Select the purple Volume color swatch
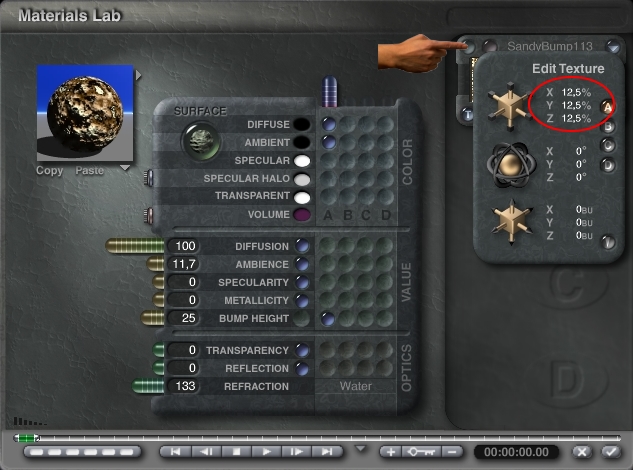This screenshot has height=470, width=633. [301, 215]
